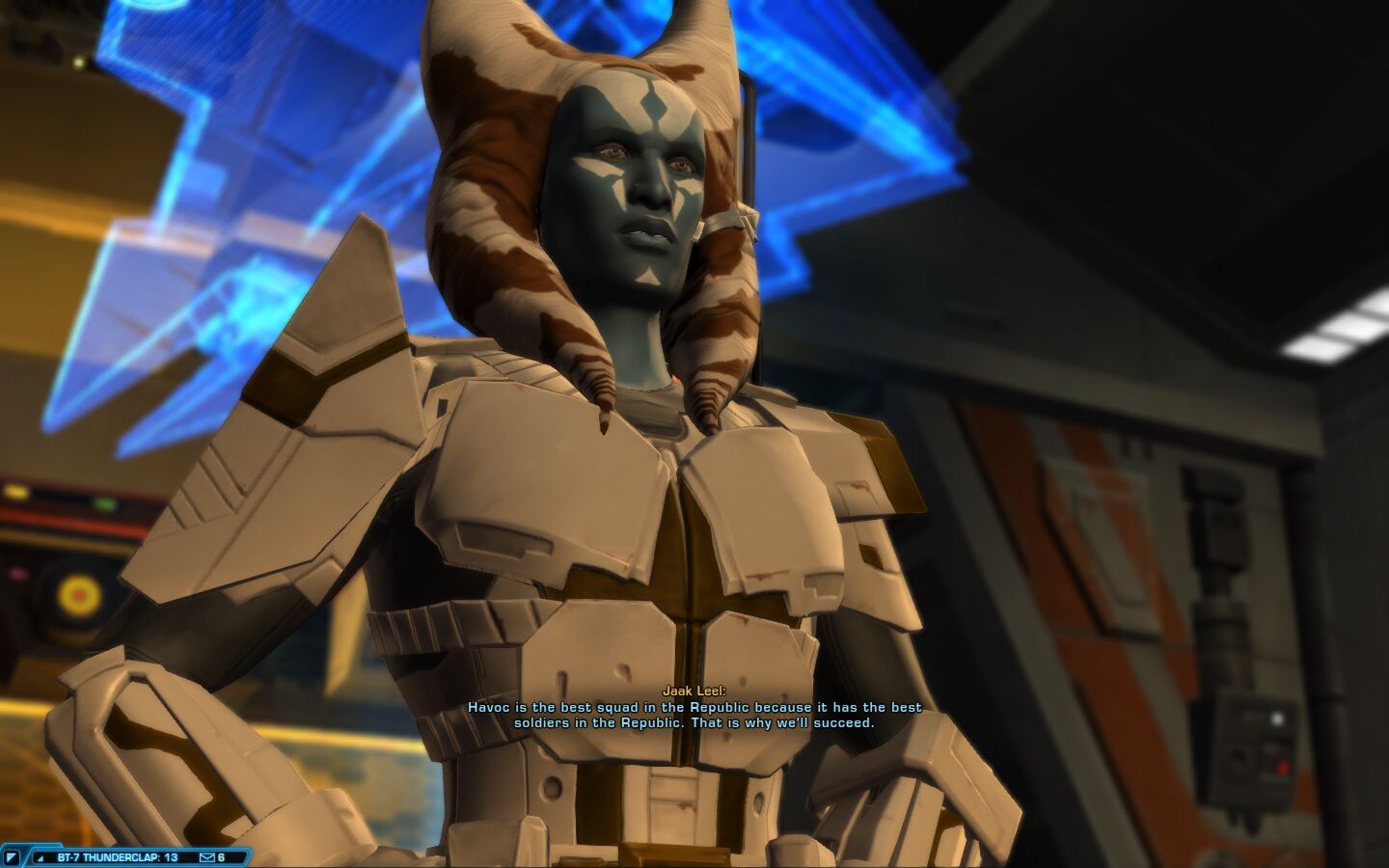The image size is (1389, 868).
Task: Click the chat toggle button in the corner
Action: pos(12,856)
